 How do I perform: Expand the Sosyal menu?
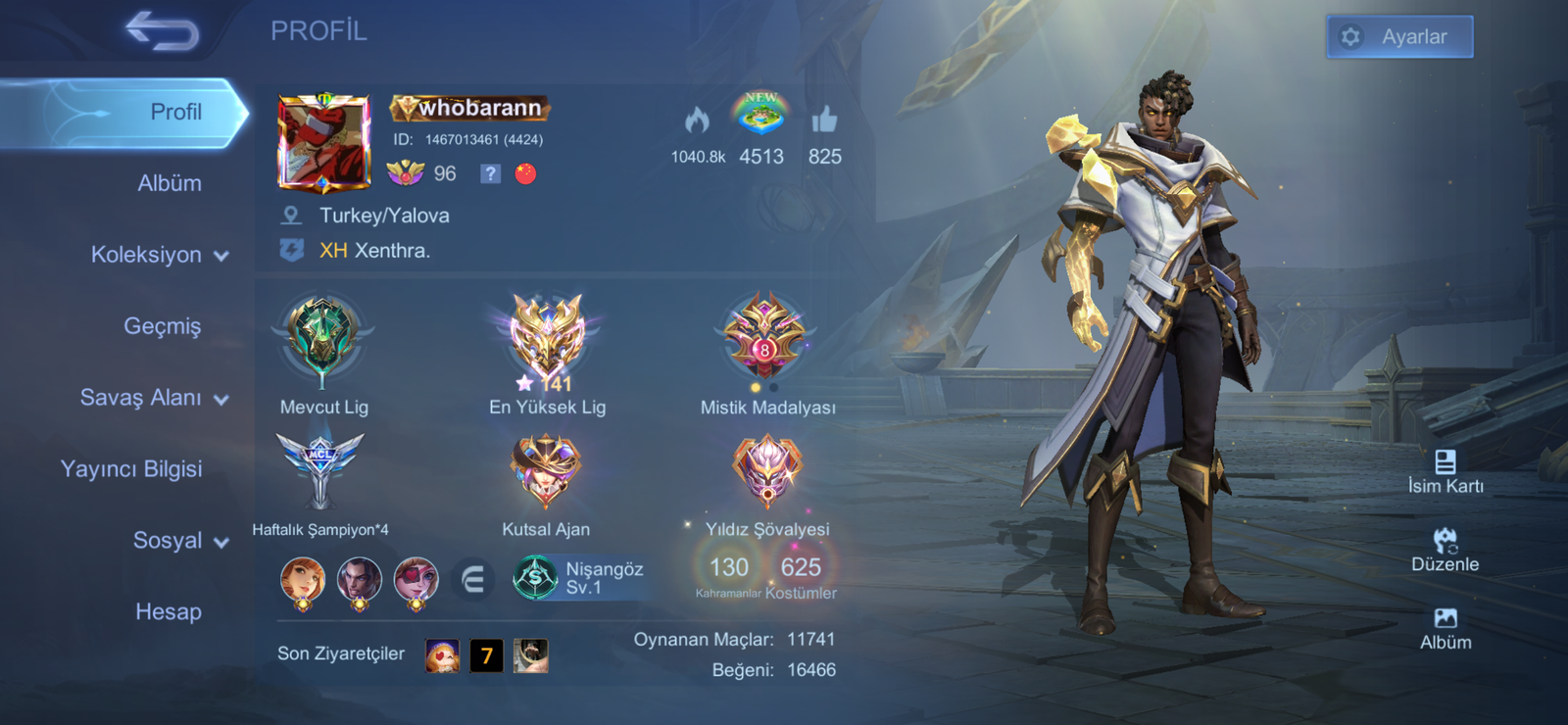click(x=180, y=541)
